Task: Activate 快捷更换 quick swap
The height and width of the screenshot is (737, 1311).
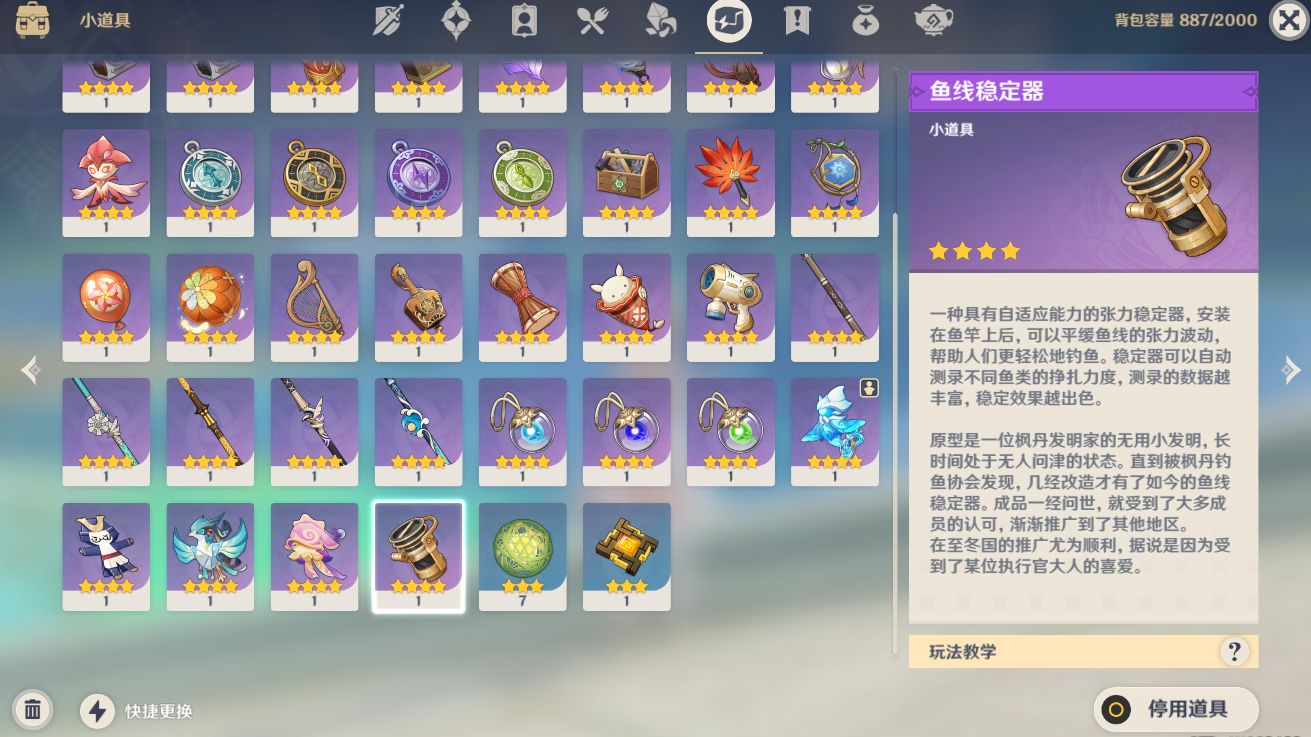Action: point(95,710)
